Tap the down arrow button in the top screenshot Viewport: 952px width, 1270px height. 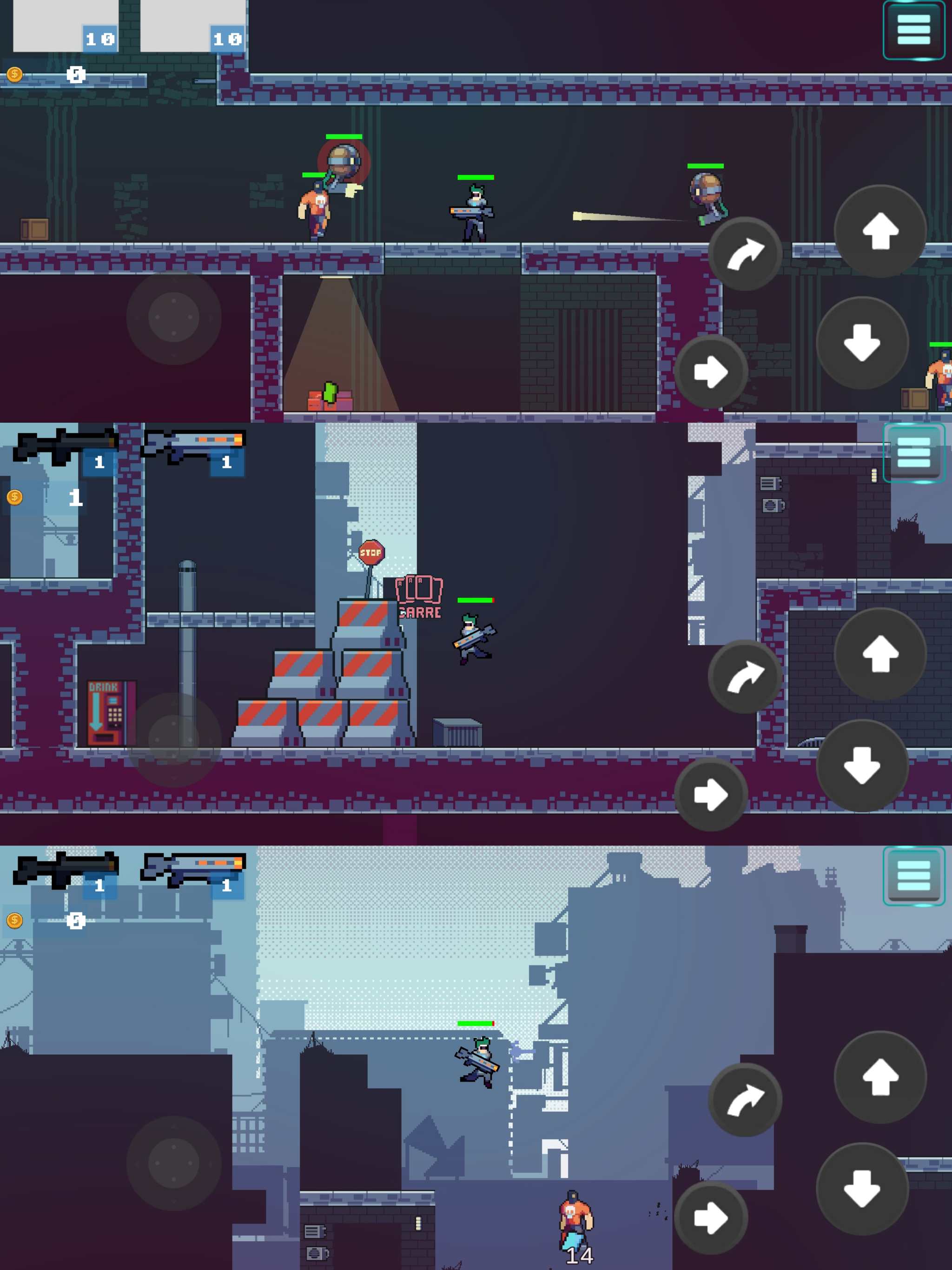(x=862, y=343)
